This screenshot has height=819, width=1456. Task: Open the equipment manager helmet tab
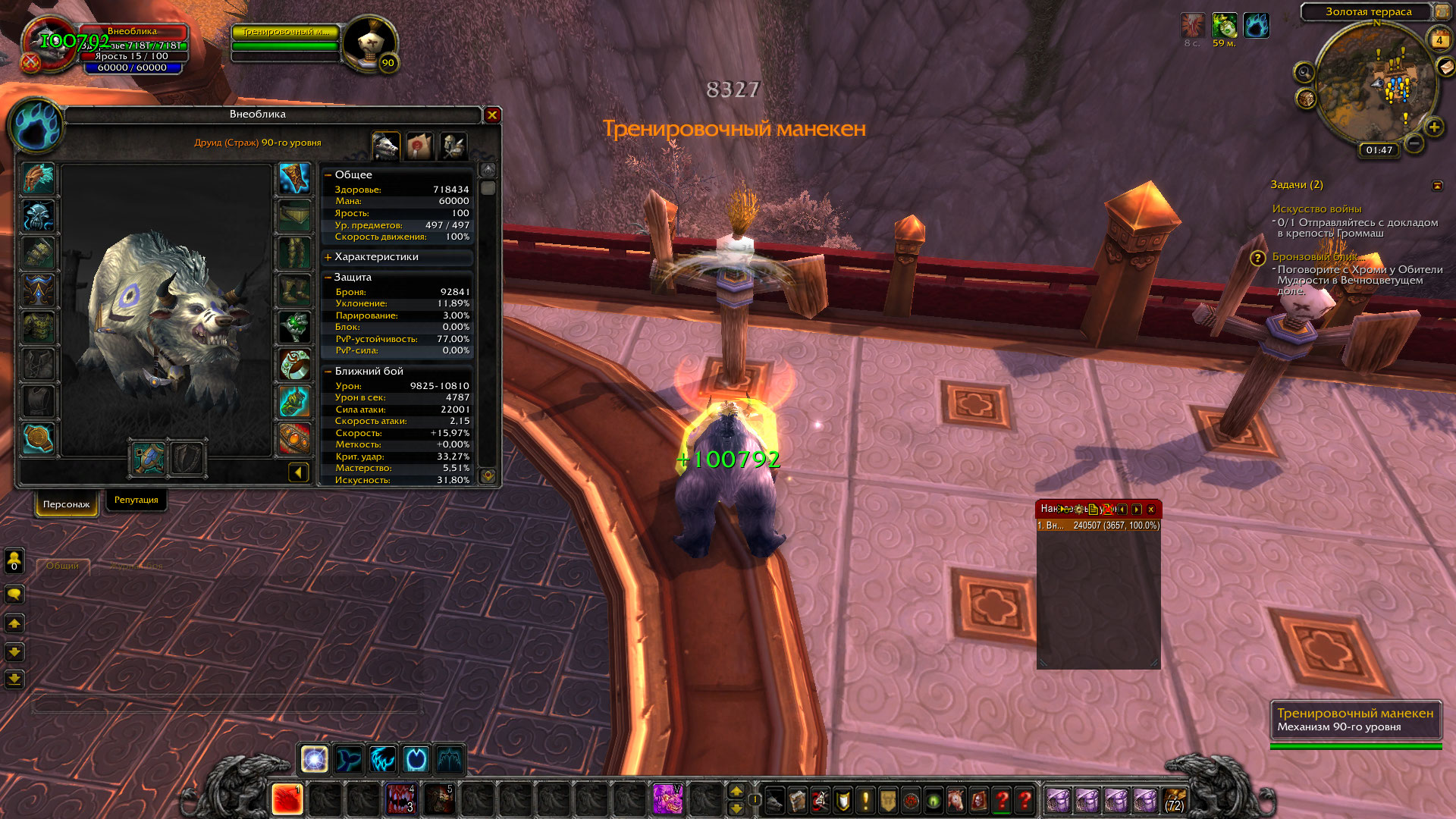(453, 146)
